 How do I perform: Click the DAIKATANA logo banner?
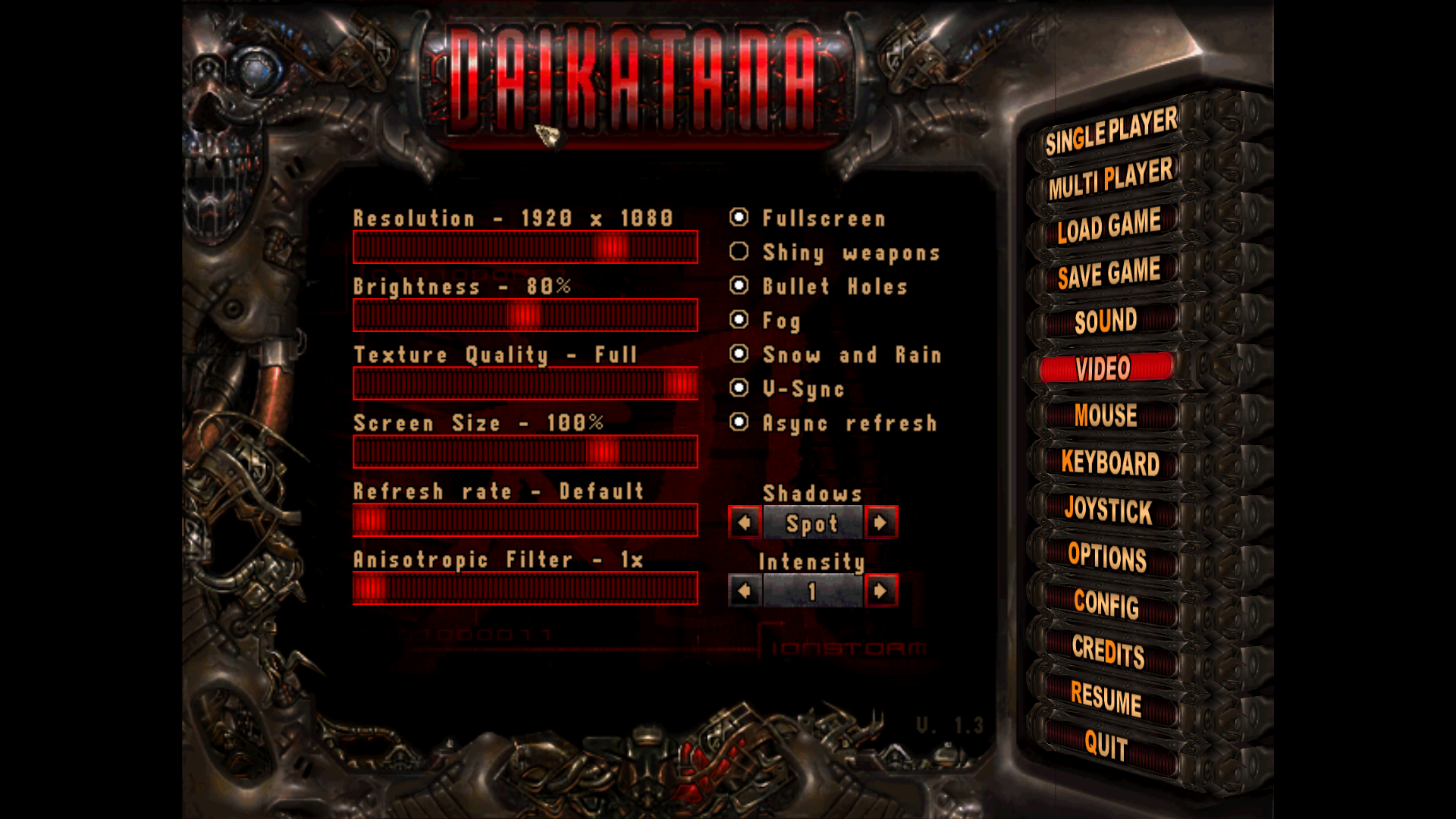[633, 76]
